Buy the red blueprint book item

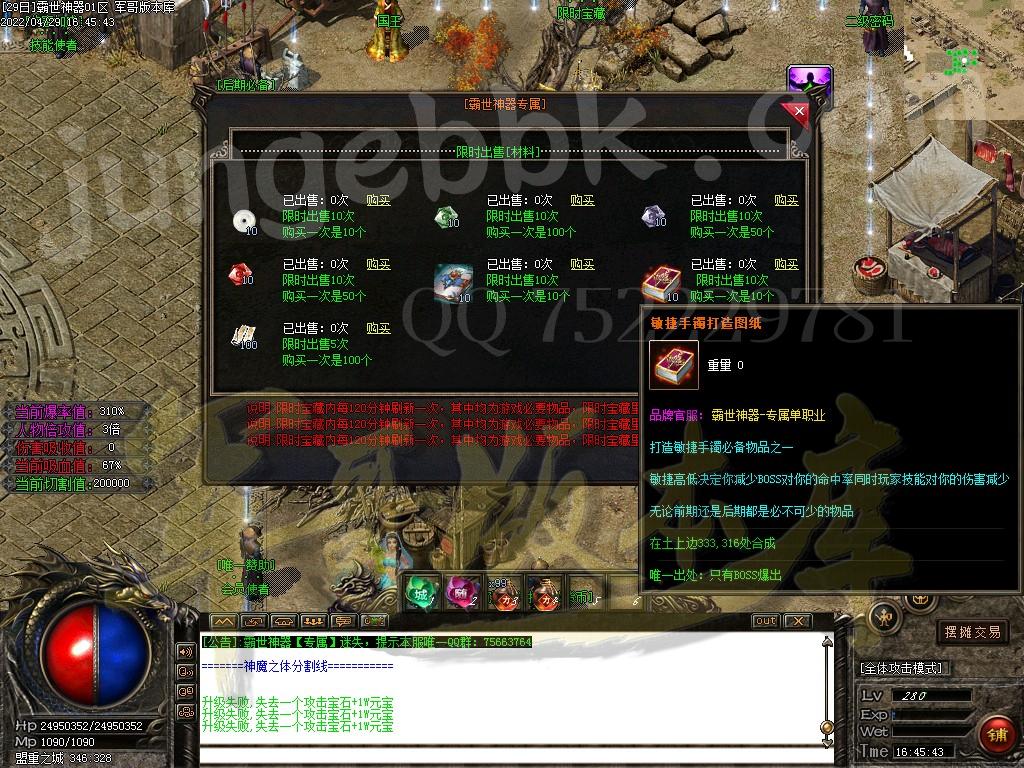[786, 265]
